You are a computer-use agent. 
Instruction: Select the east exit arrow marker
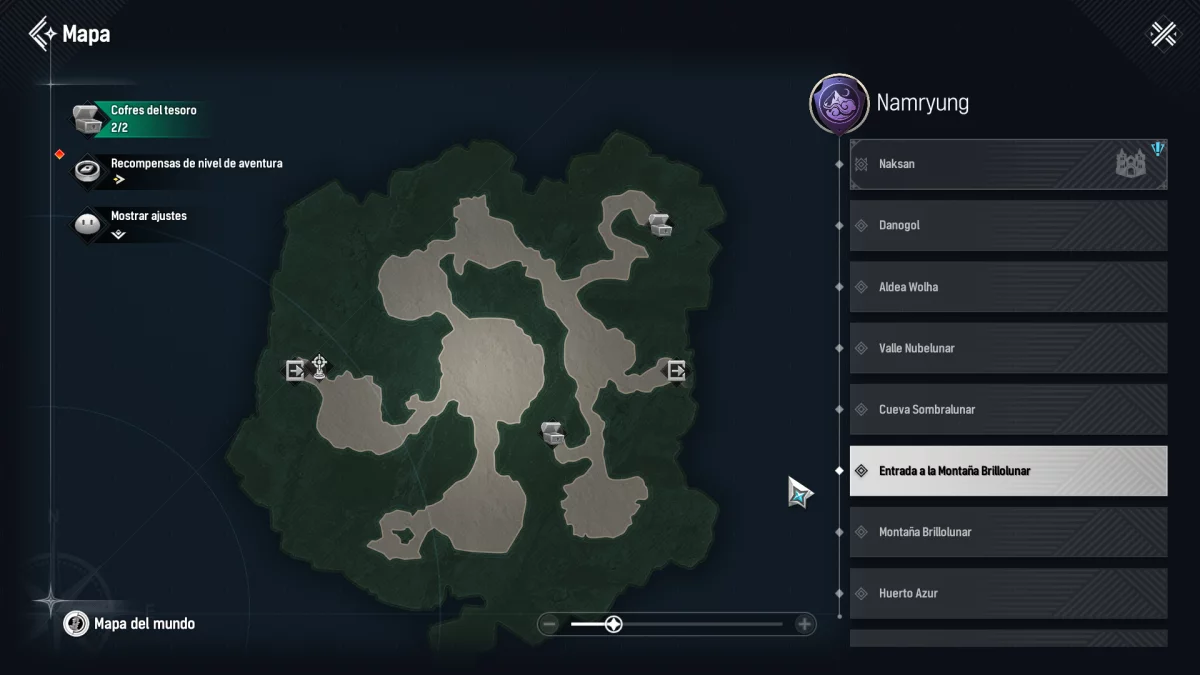(x=677, y=371)
